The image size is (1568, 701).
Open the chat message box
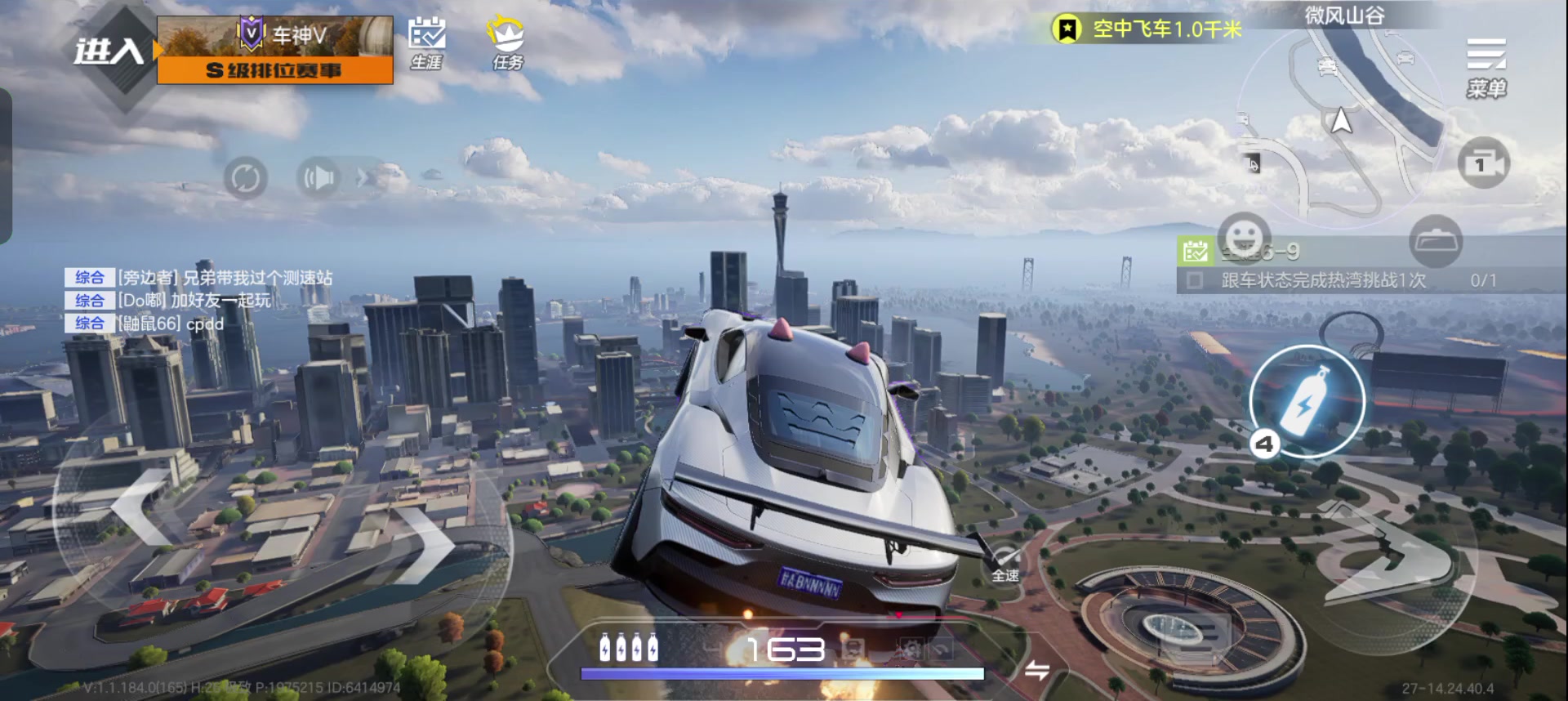coord(200,301)
